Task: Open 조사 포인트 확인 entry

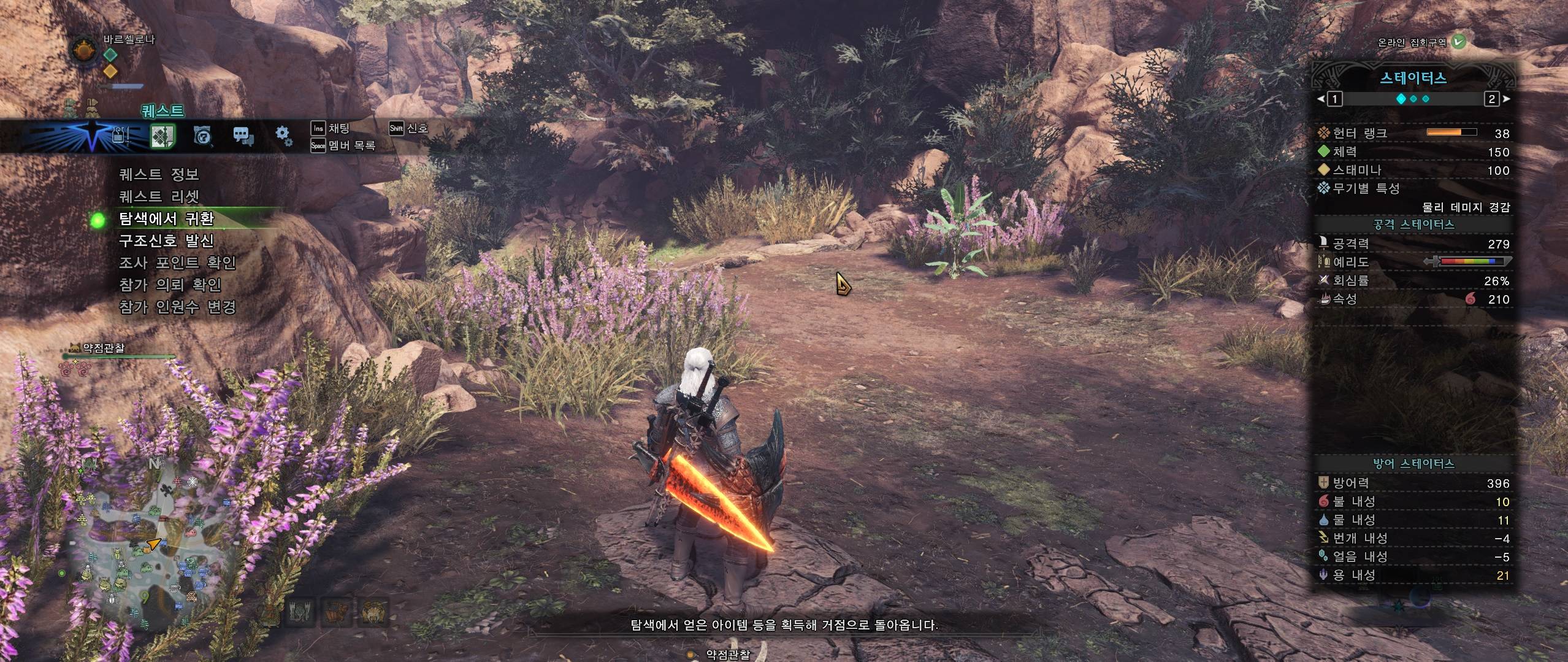Action: tap(177, 263)
